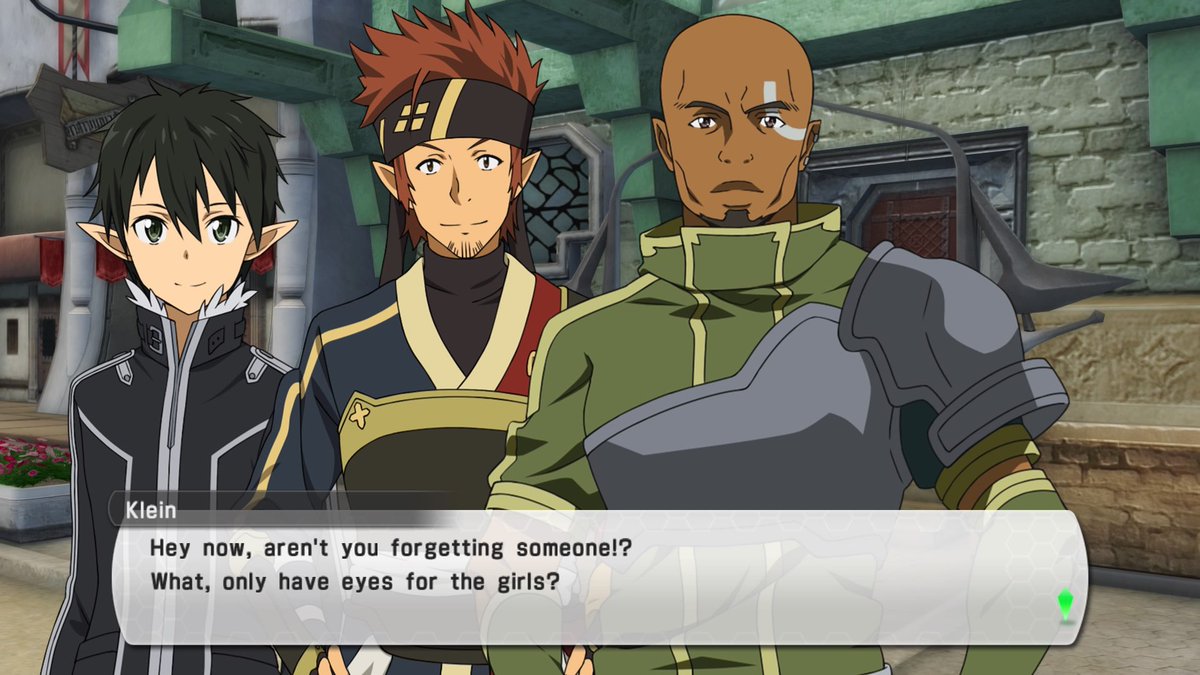Advance dialogue with the green crystal indicator
This screenshot has width=1200, height=675.
coord(1065,604)
